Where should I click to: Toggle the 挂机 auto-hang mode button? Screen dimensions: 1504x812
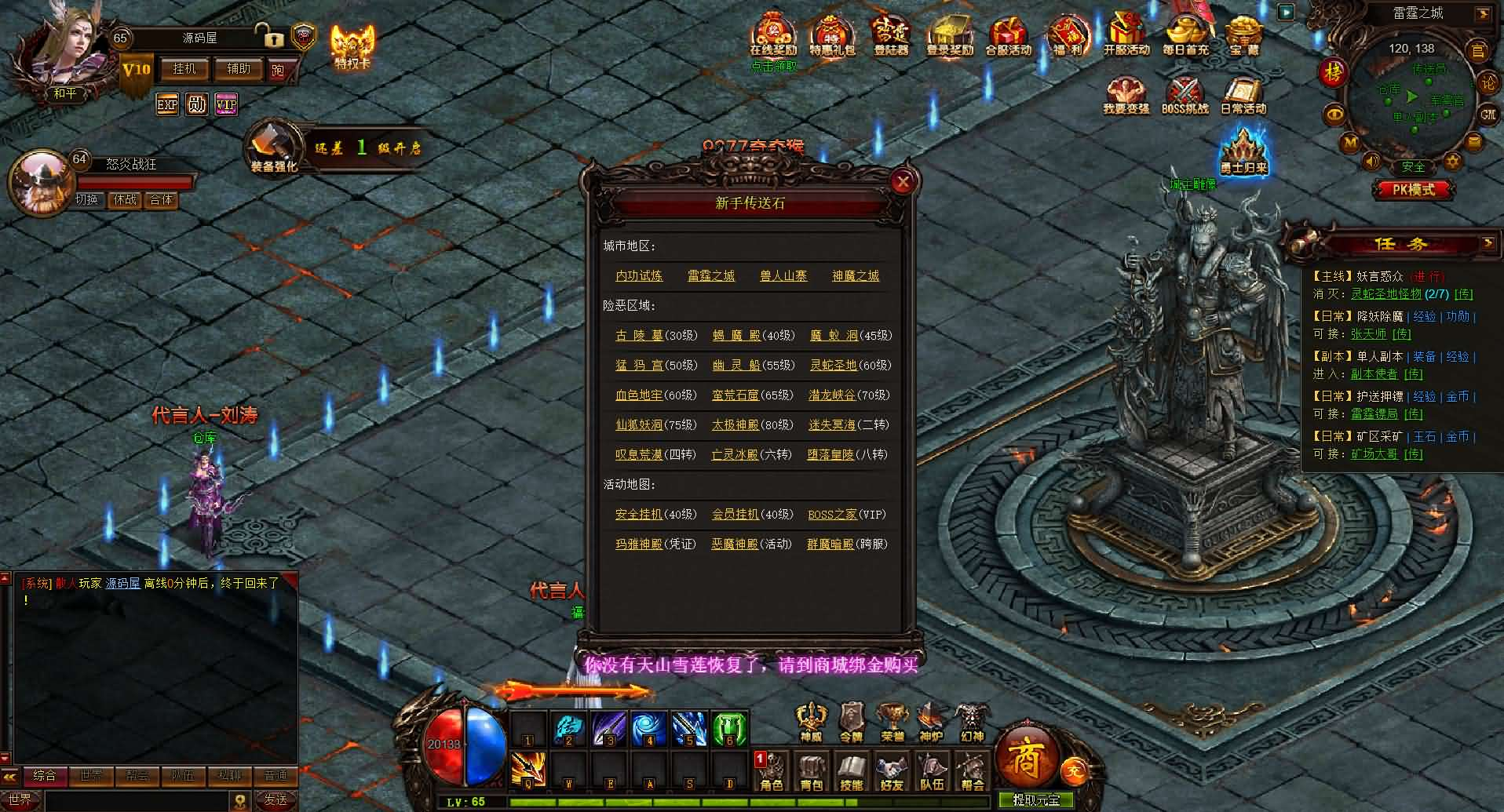[184, 69]
